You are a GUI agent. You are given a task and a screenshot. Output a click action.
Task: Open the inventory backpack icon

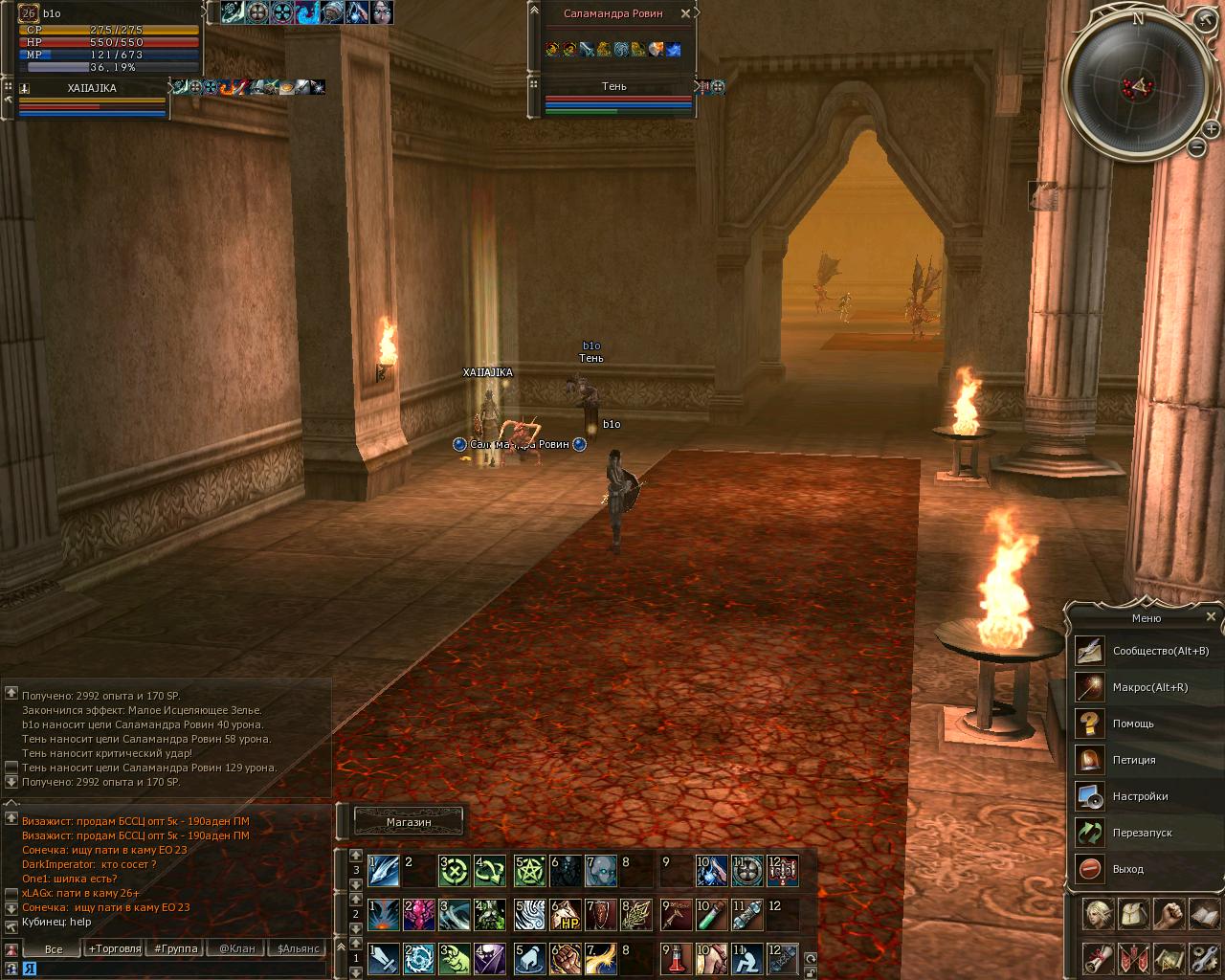pyautogui.click(x=1134, y=914)
